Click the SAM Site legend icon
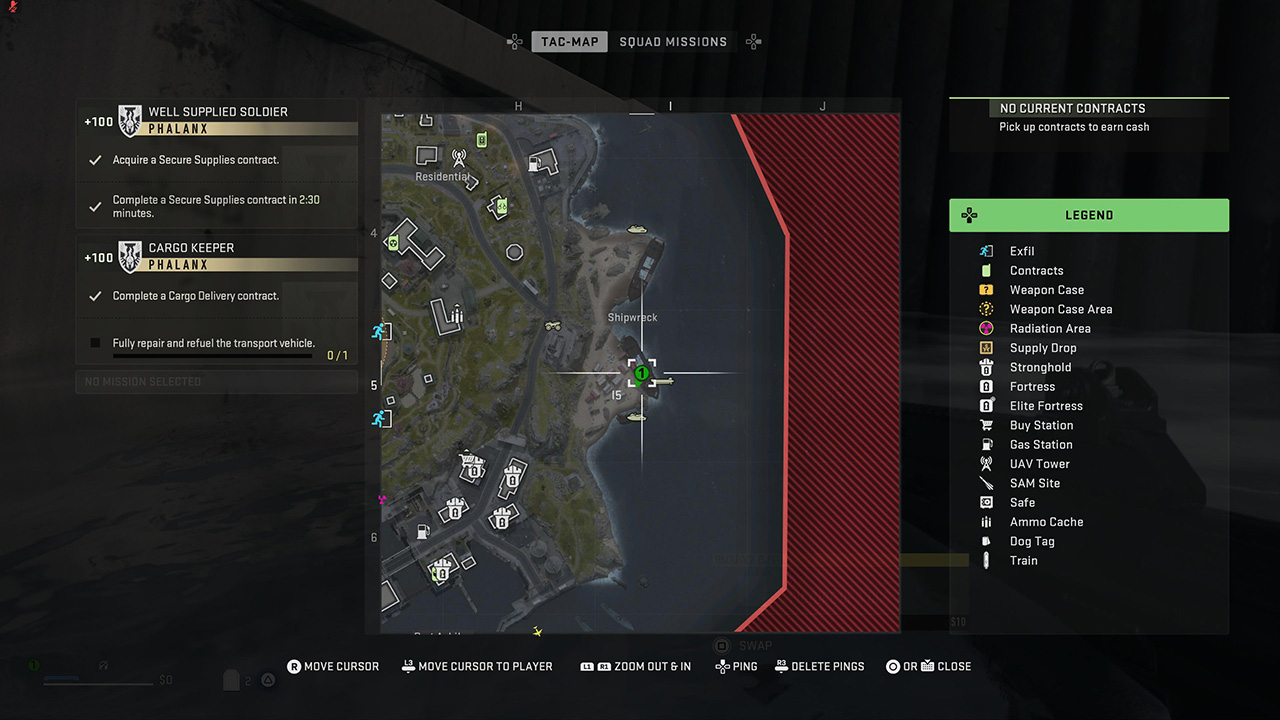The width and height of the screenshot is (1280, 720). [986, 483]
